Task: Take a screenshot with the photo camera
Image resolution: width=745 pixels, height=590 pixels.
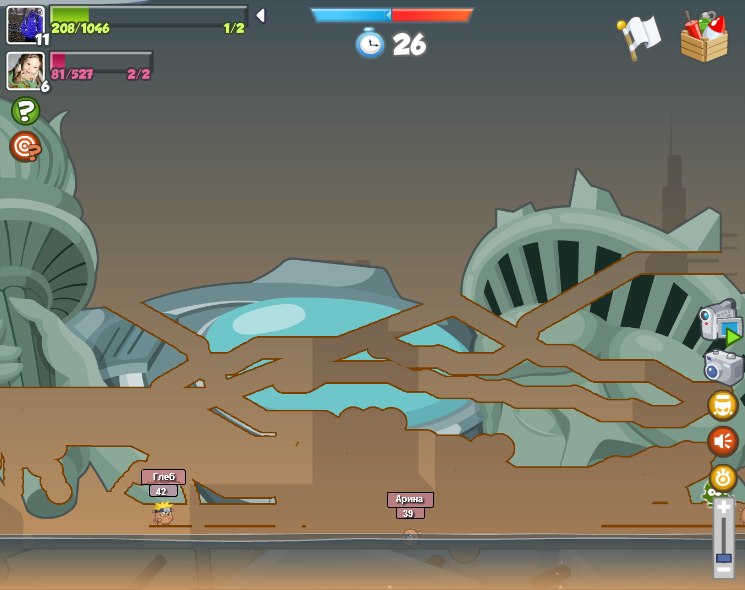Action: pos(723,367)
